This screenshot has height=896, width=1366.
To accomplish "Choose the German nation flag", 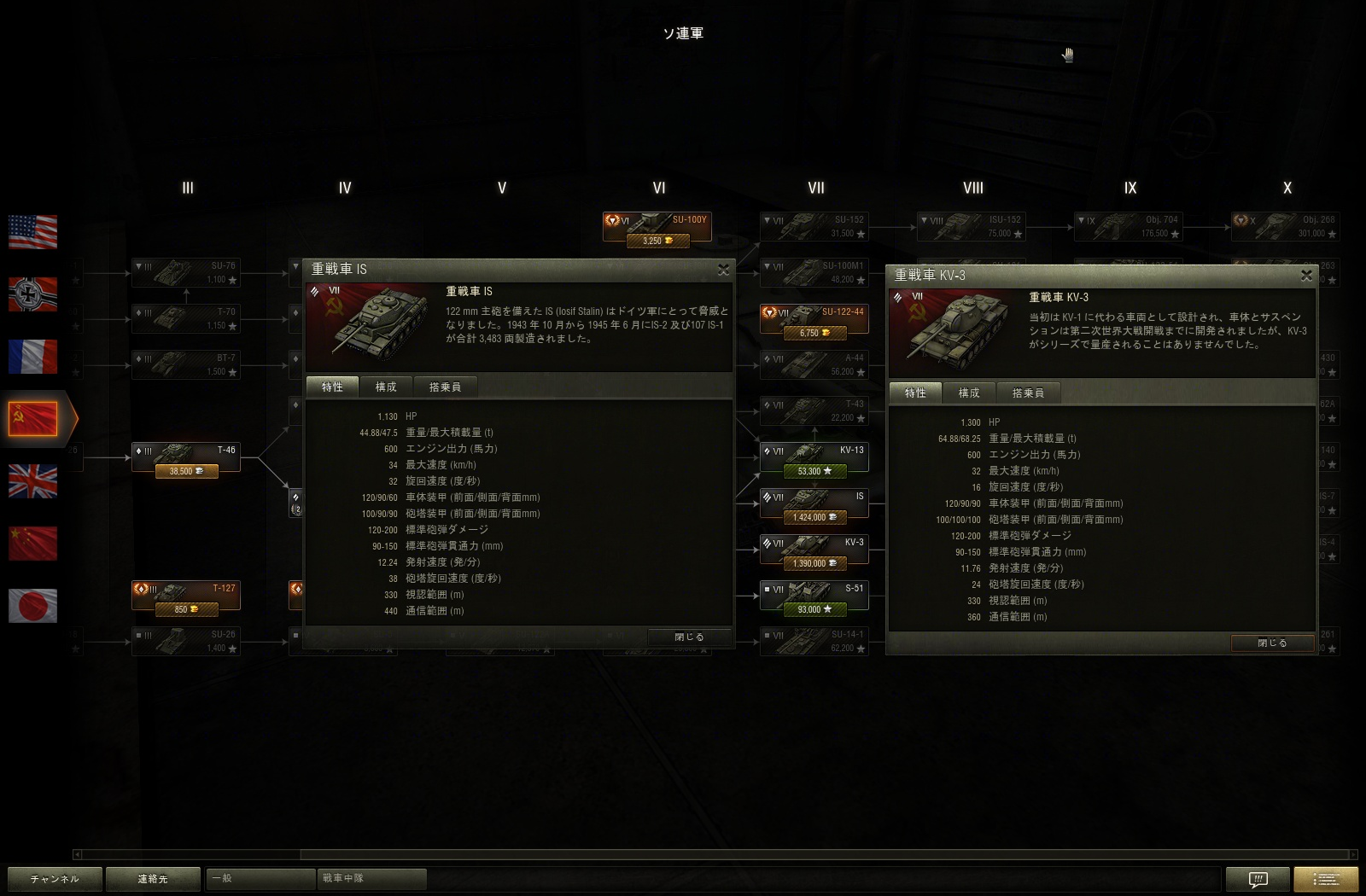I will [x=33, y=294].
